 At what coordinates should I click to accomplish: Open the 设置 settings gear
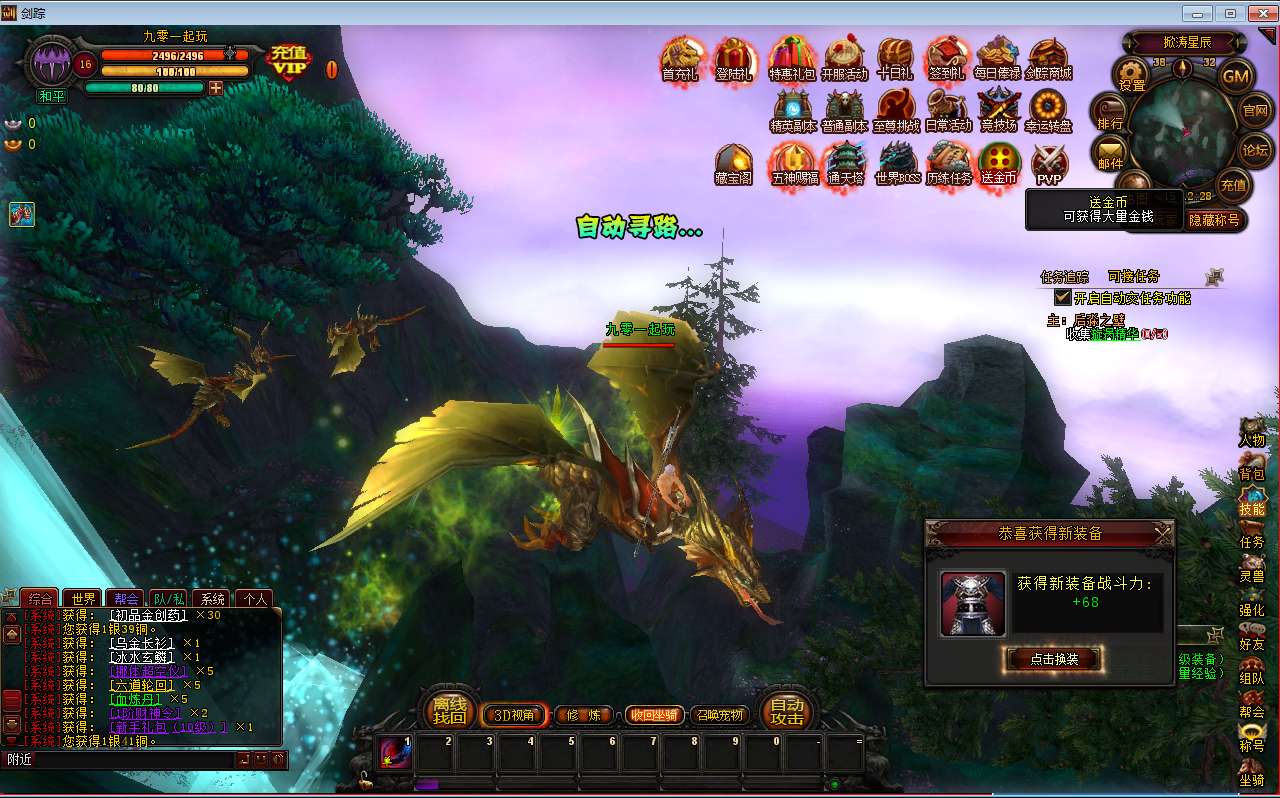pyautogui.click(x=1132, y=74)
